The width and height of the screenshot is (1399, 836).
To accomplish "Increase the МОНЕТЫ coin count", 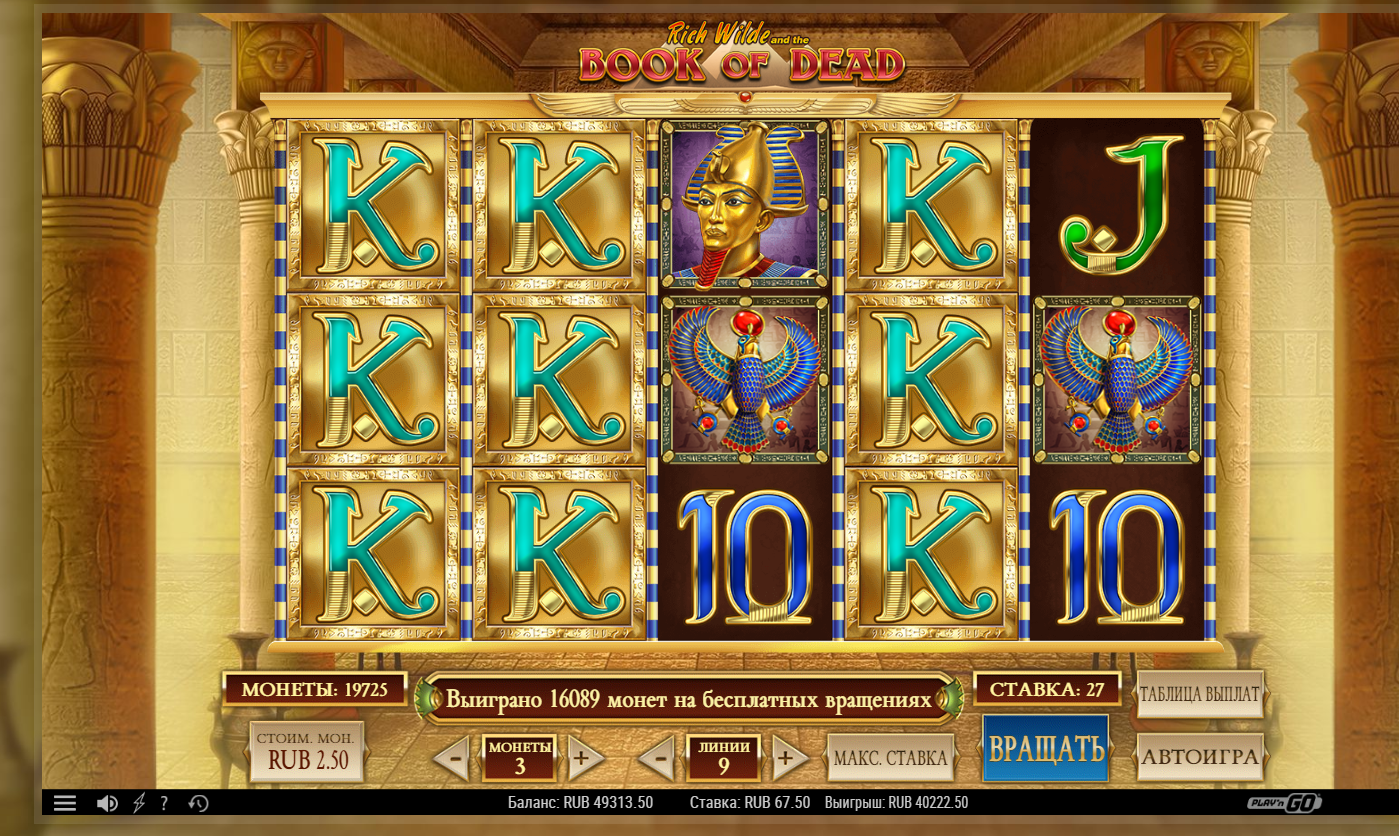I will pos(583,759).
